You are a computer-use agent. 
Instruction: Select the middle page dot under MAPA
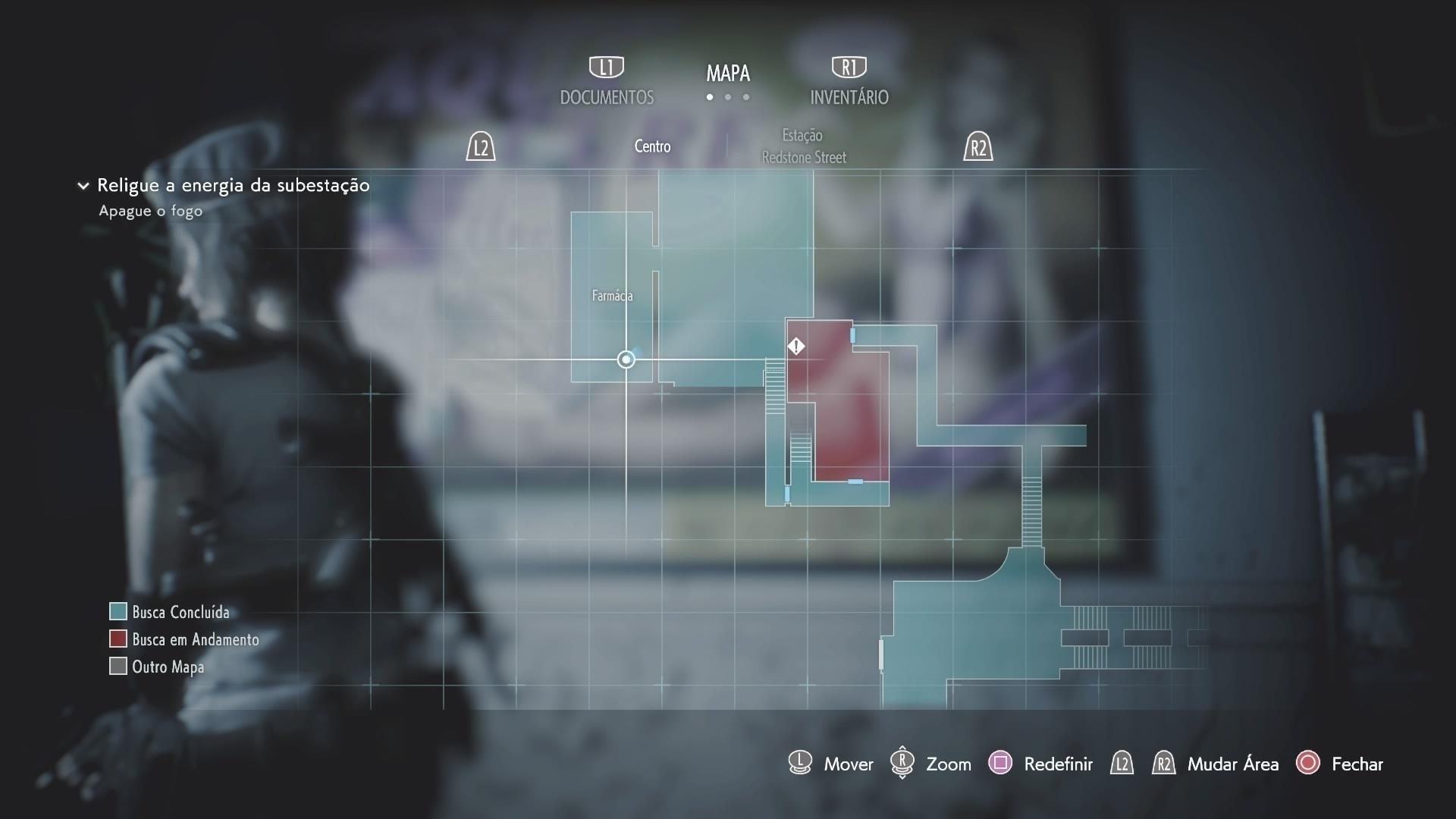(728, 97)
